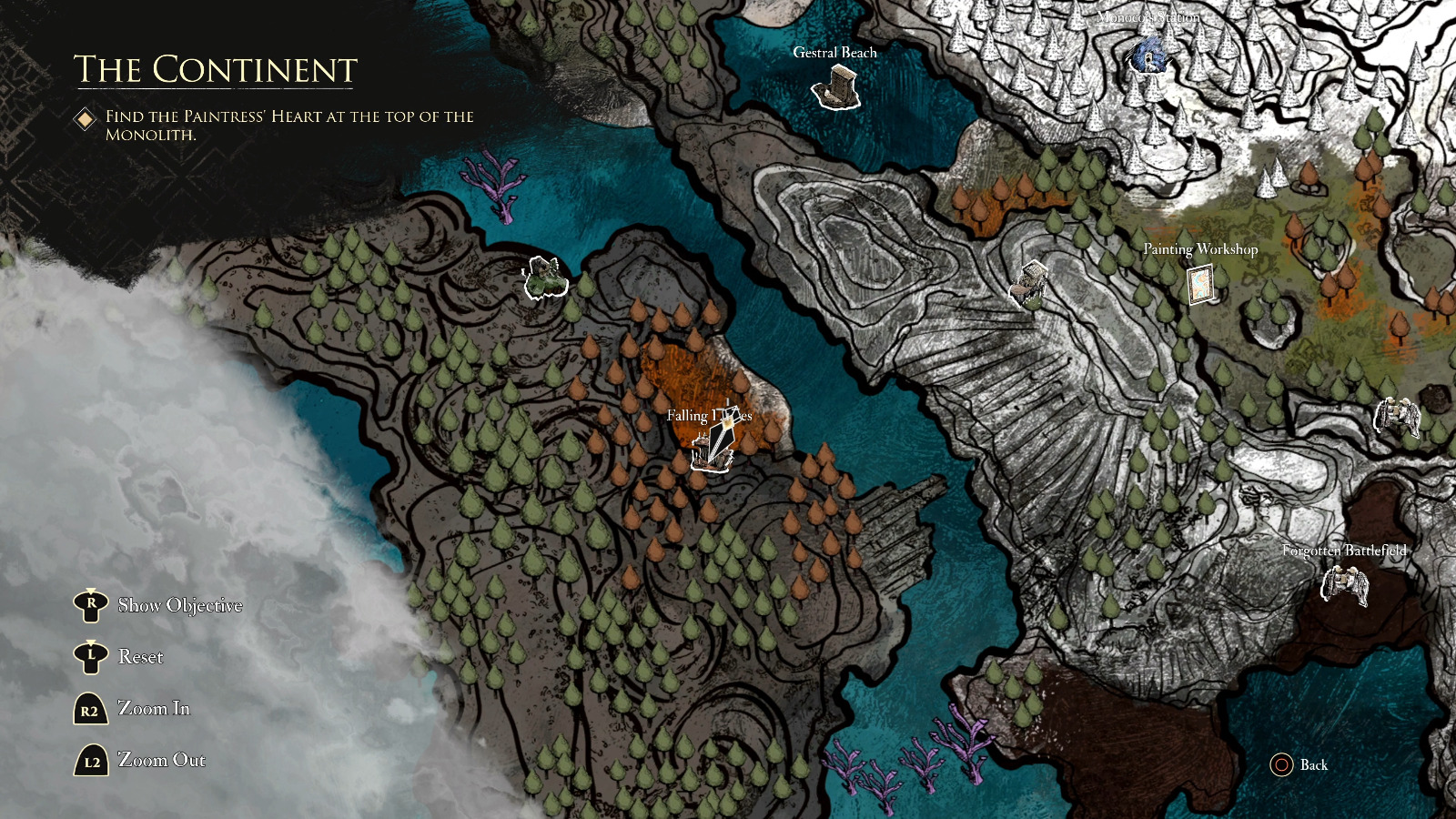
Task: Click the R2 prompt next to Zoom In
Action: (89, 709)
